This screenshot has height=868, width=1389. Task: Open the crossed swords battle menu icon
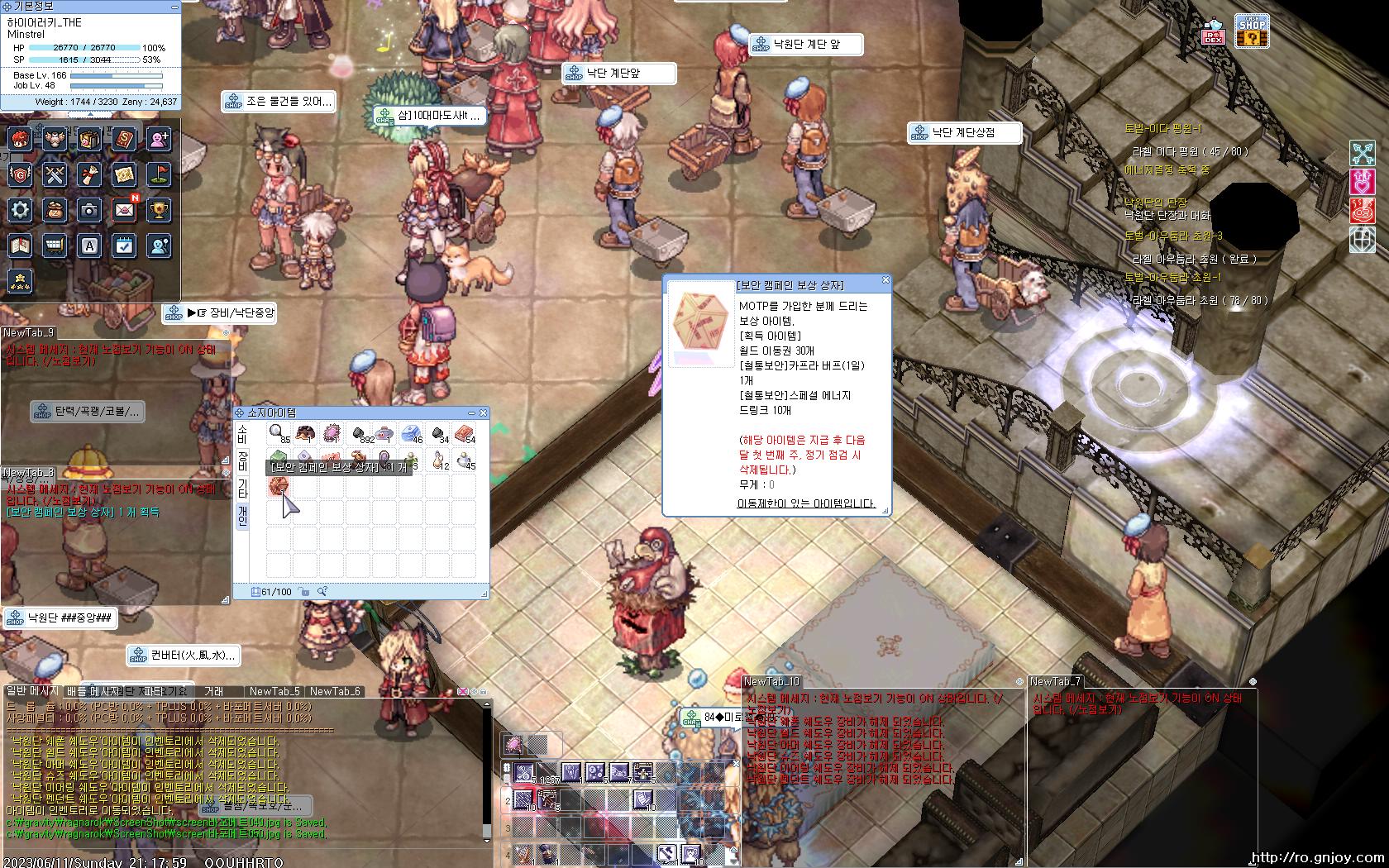[x=55, y=175]
